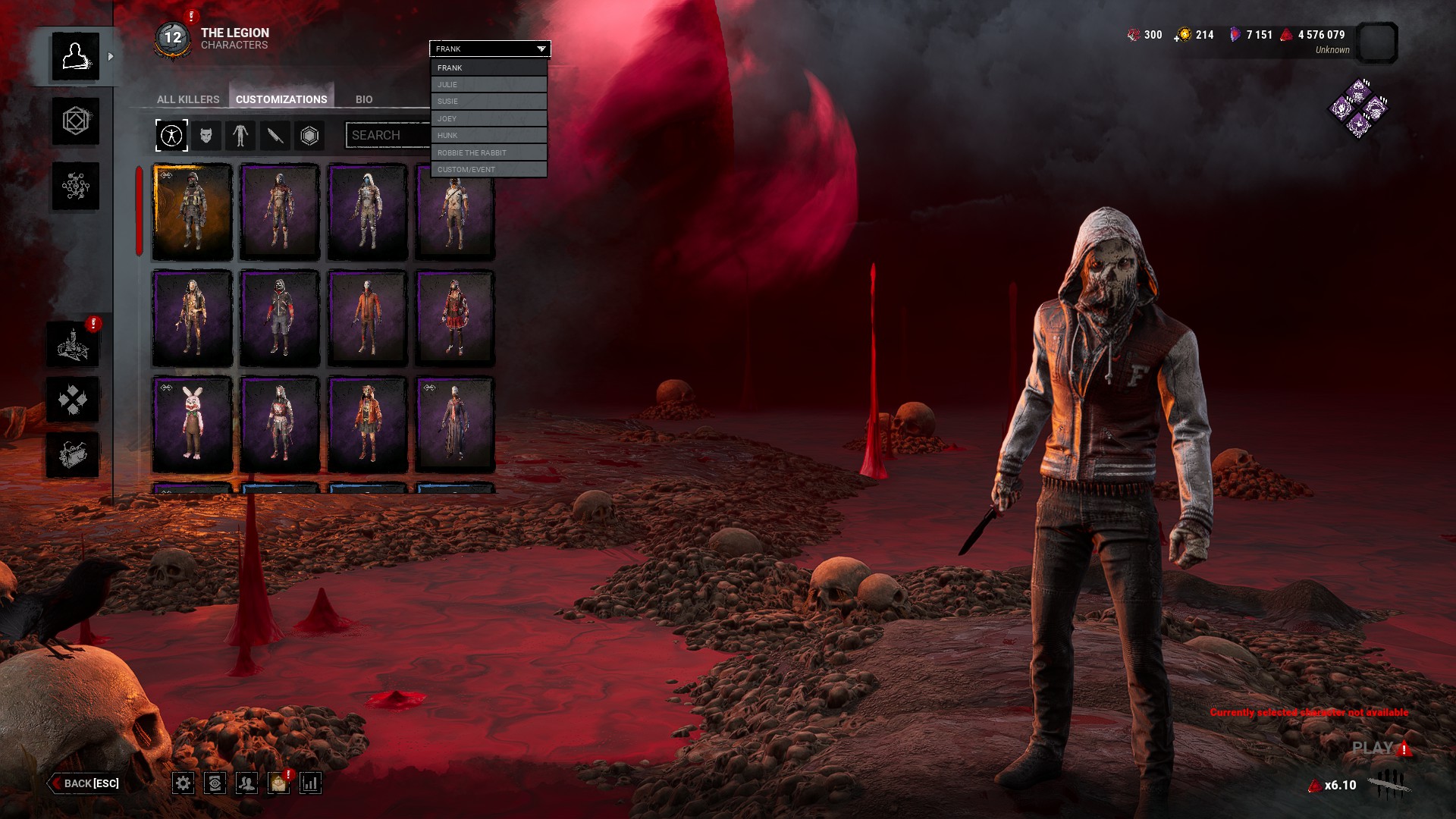Go back with the Back button

(85, 783)
